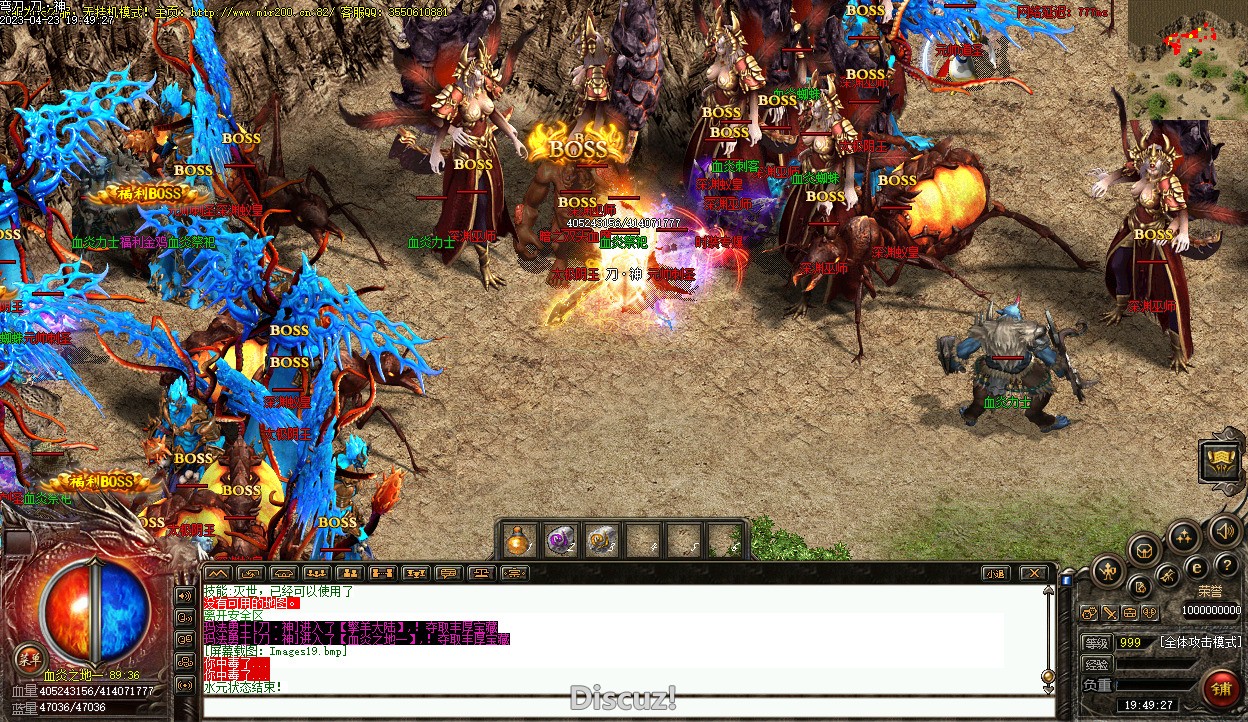Open help with the question mark button

[1226, 566]
